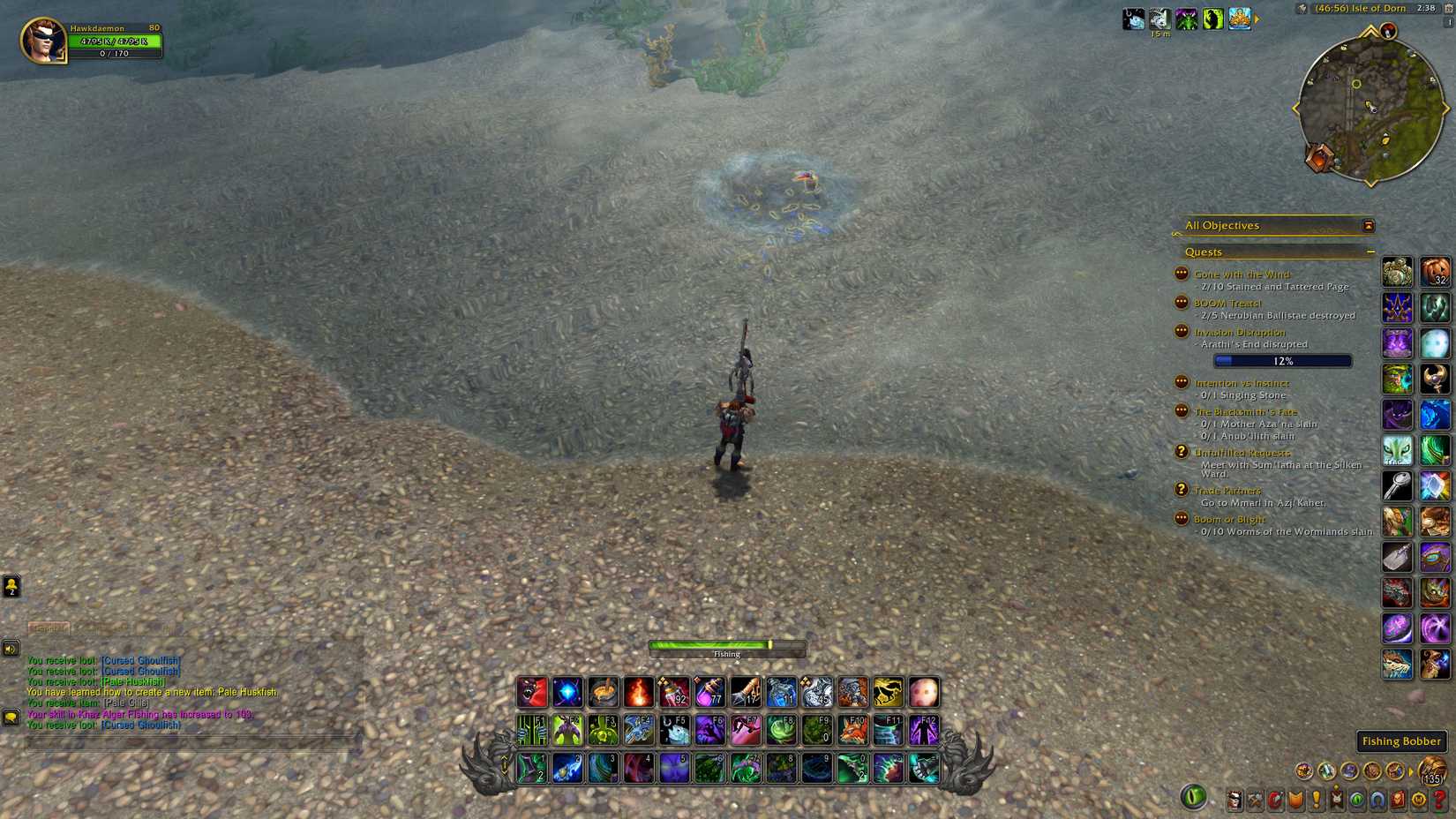Viewport: 1456px width, 819px height.
Task: Open the Collections horseshoe icon
Action: (x=1378, y=800)
